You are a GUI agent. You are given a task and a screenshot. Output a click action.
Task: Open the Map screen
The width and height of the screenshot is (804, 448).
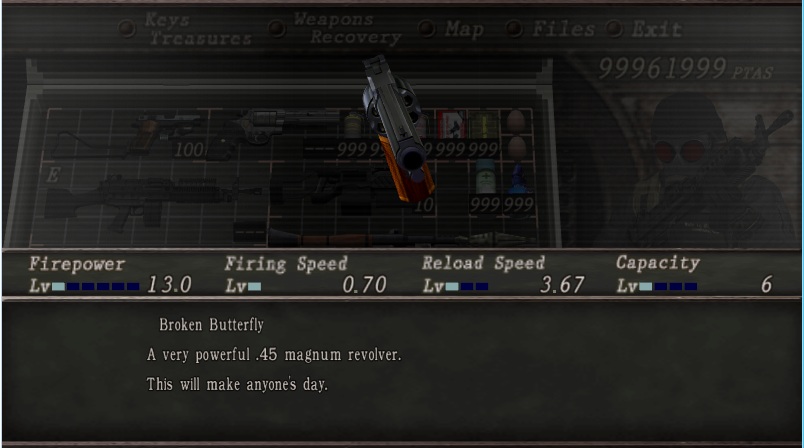[464, 29]
